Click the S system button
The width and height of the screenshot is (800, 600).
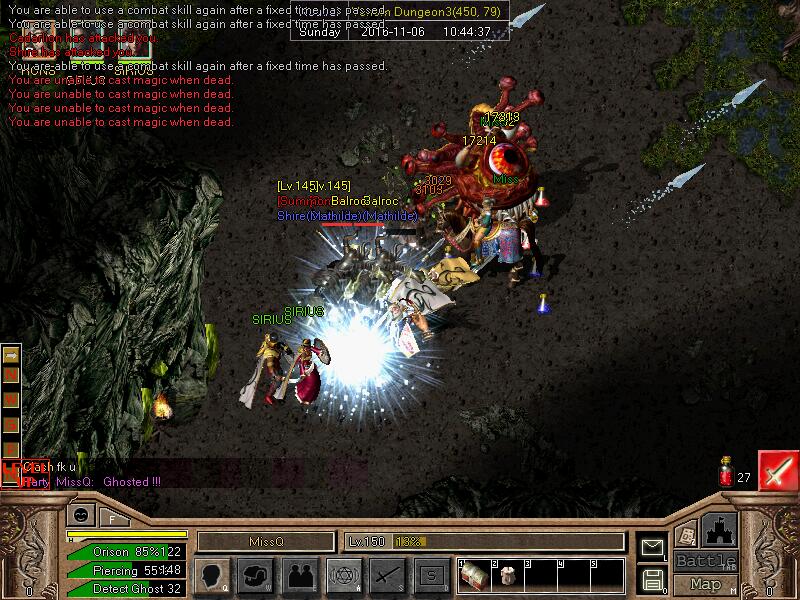[x=430, y=575]
